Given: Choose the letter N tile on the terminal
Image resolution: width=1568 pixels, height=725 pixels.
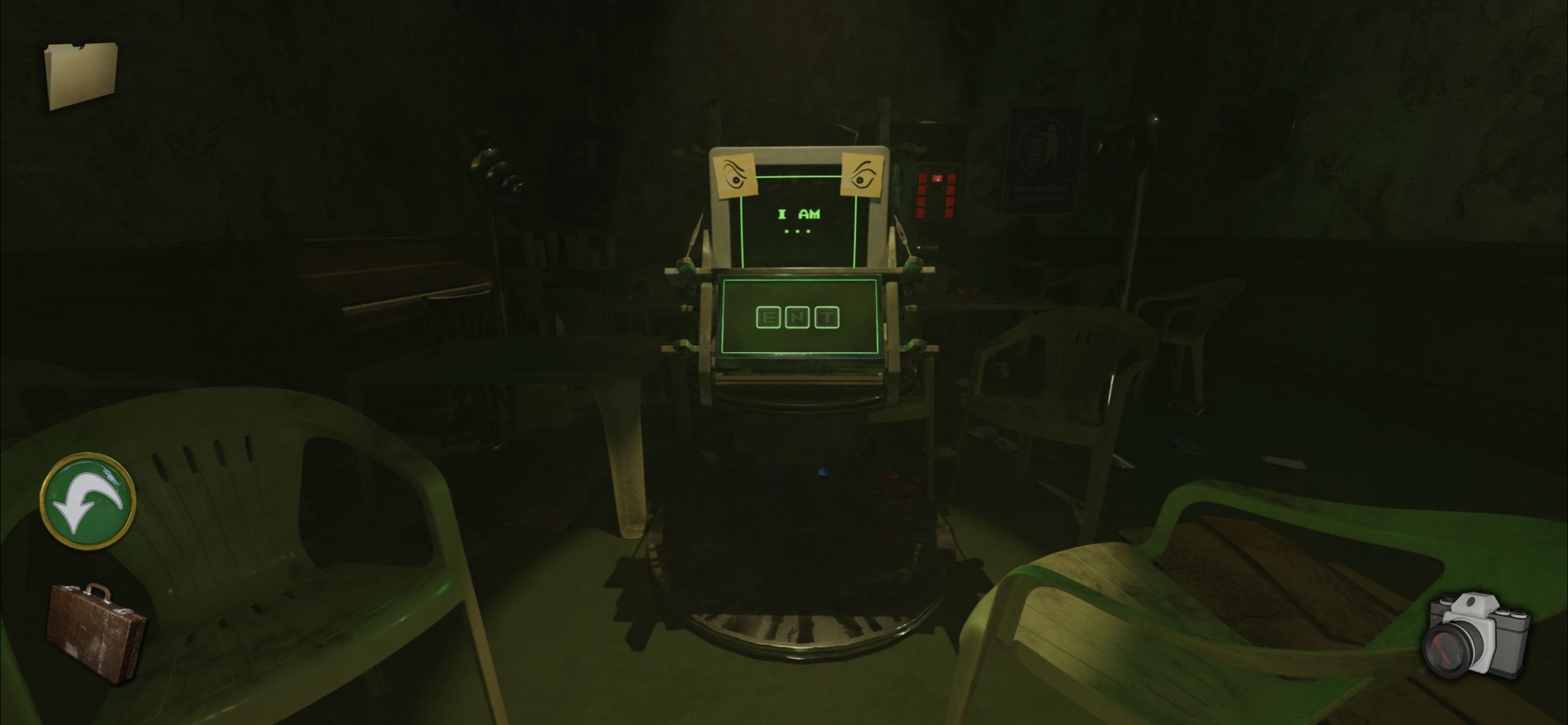Looking at the screenshot, I should 799,317.
